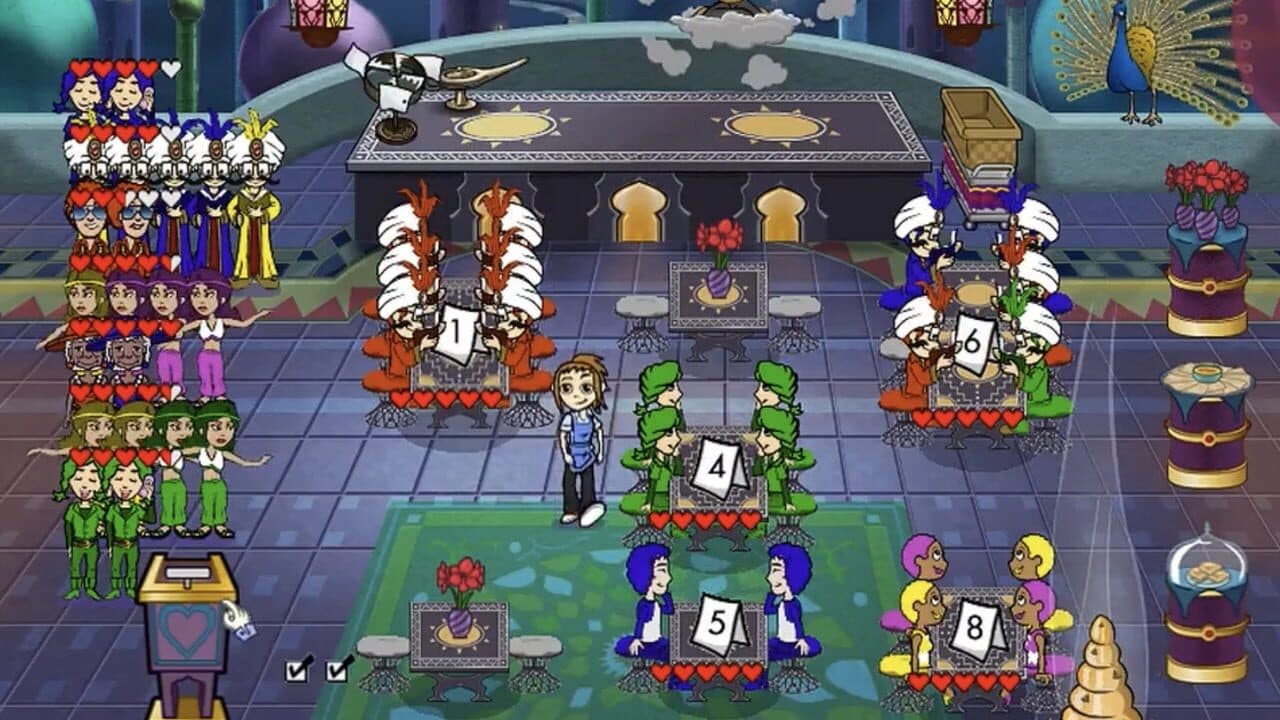Click the peacock decoration in the top right
The height and width of the screenshot is (720, 1280).
(x=1130, y=60)
